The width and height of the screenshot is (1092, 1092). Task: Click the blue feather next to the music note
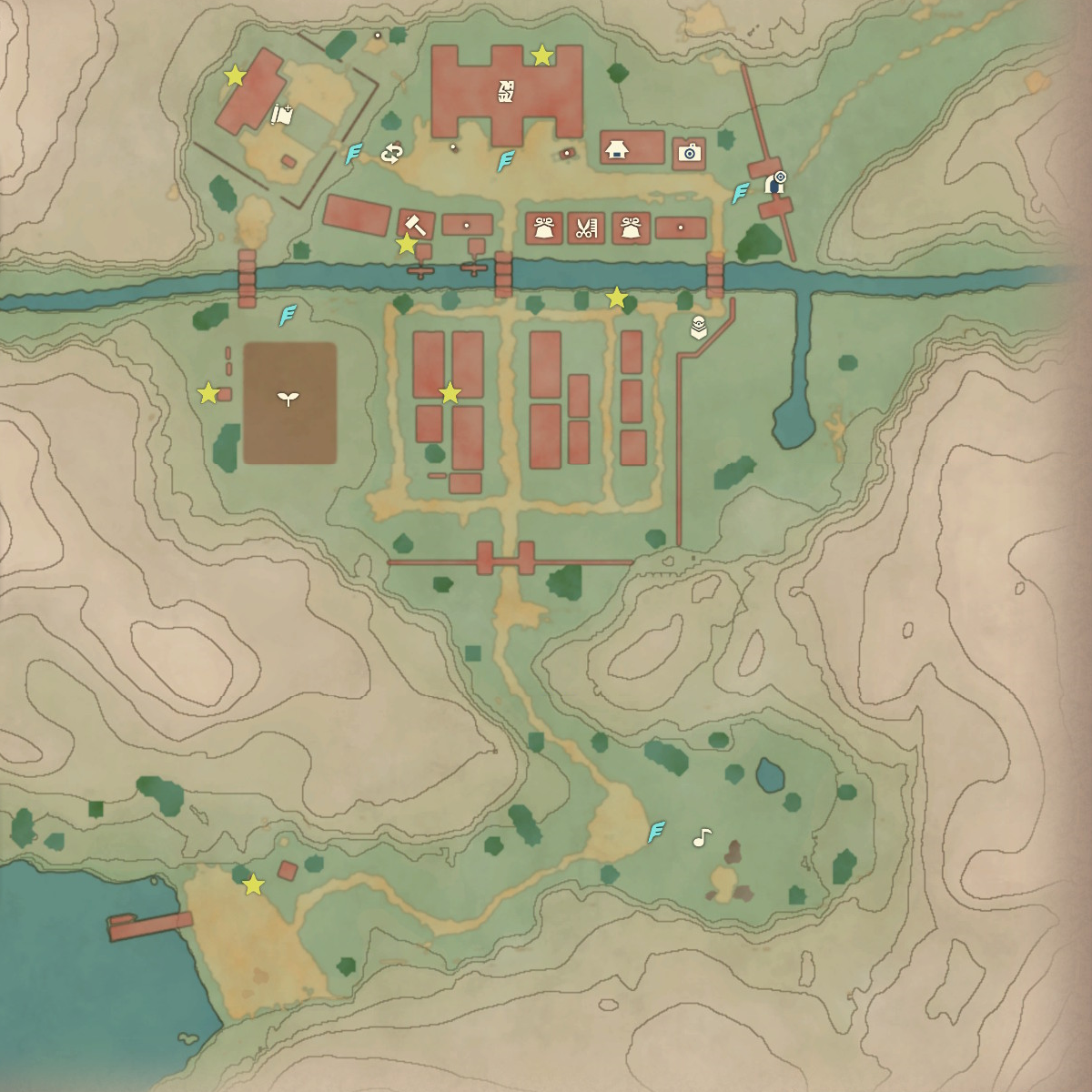656,832
